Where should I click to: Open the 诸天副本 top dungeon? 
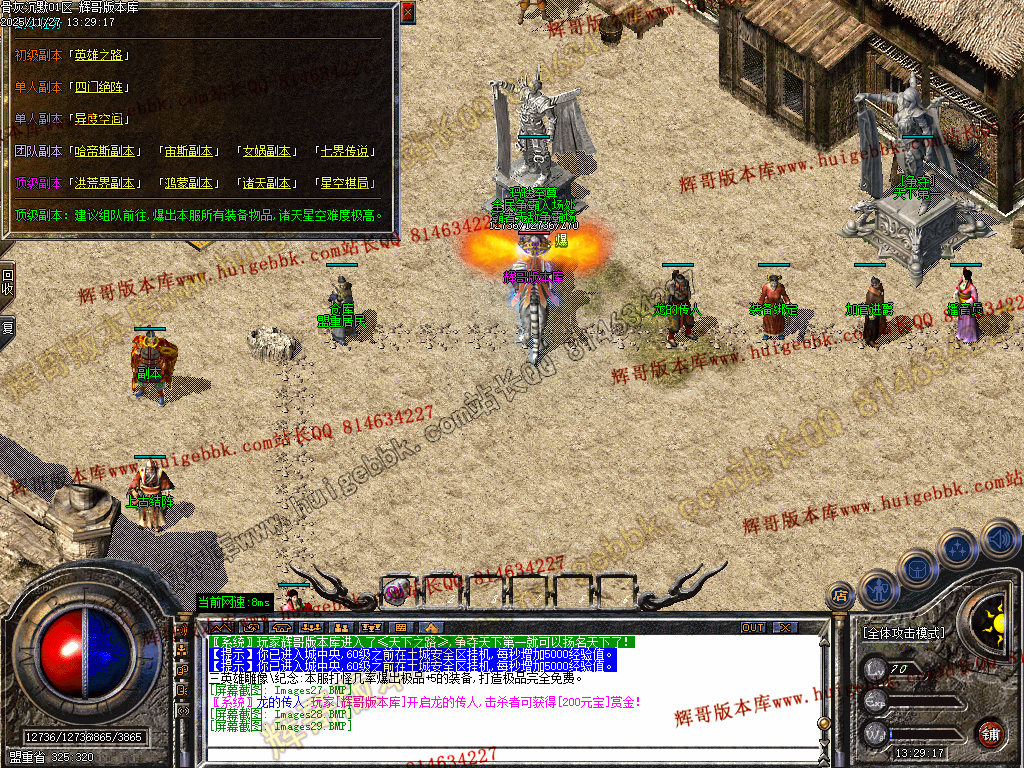pos(267,183)
